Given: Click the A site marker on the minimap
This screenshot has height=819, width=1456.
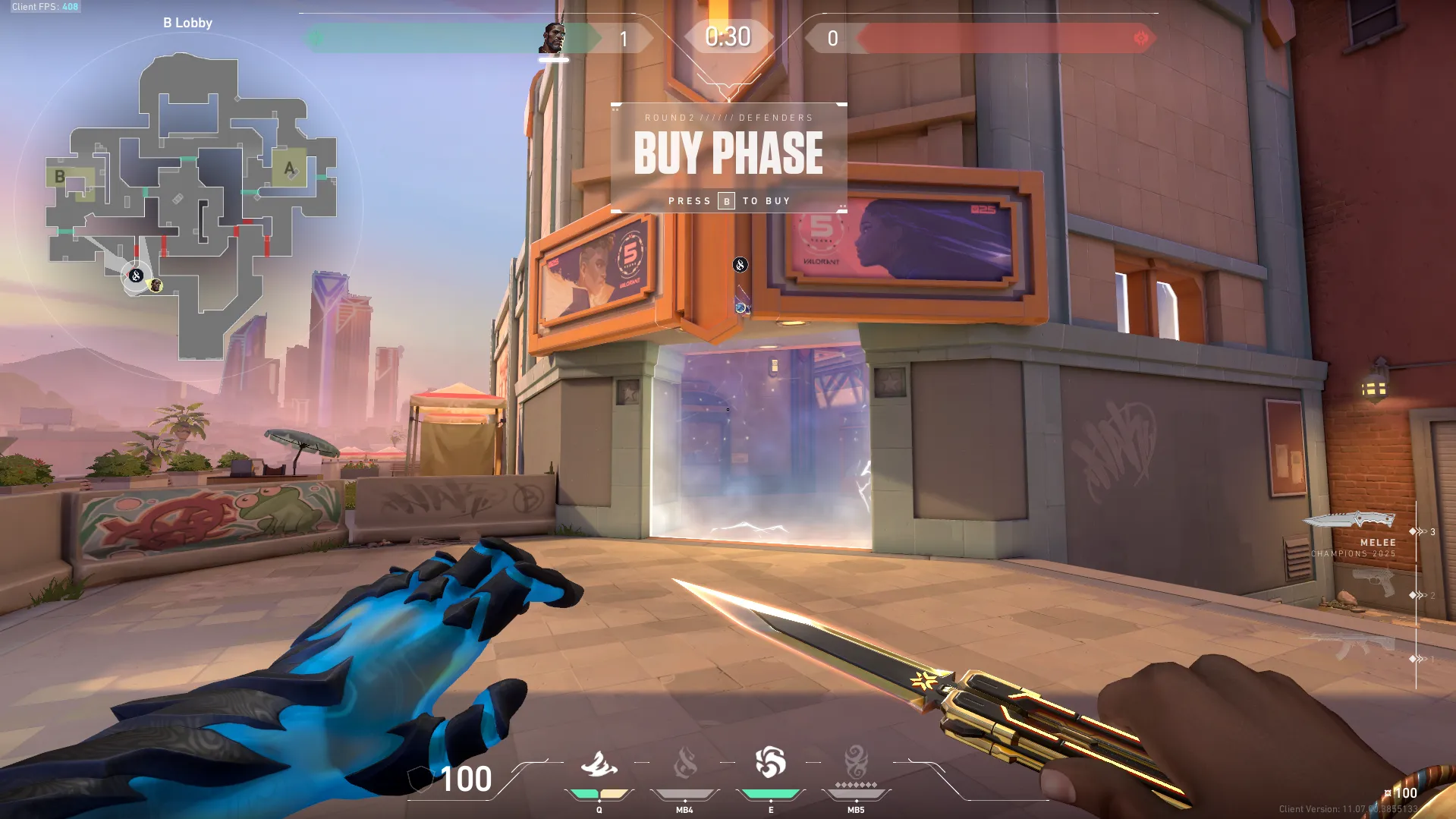Looking at the screenshot, I should click(289, 169).
